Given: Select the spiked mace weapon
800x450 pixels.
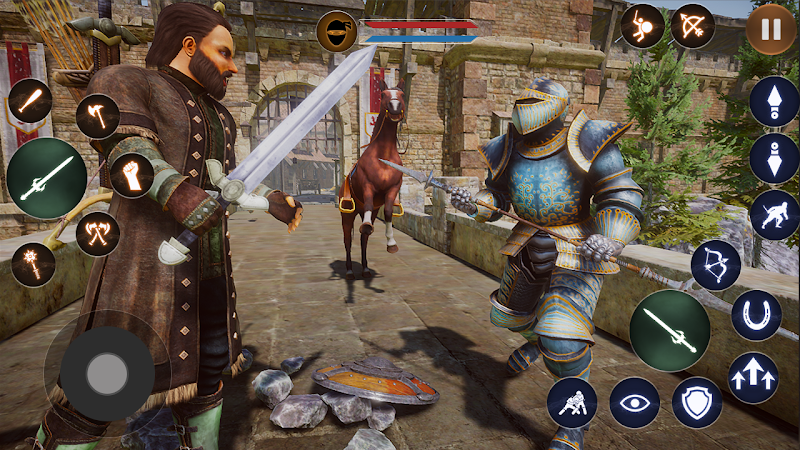Looking at the screenshot, I should coord(33,264).
